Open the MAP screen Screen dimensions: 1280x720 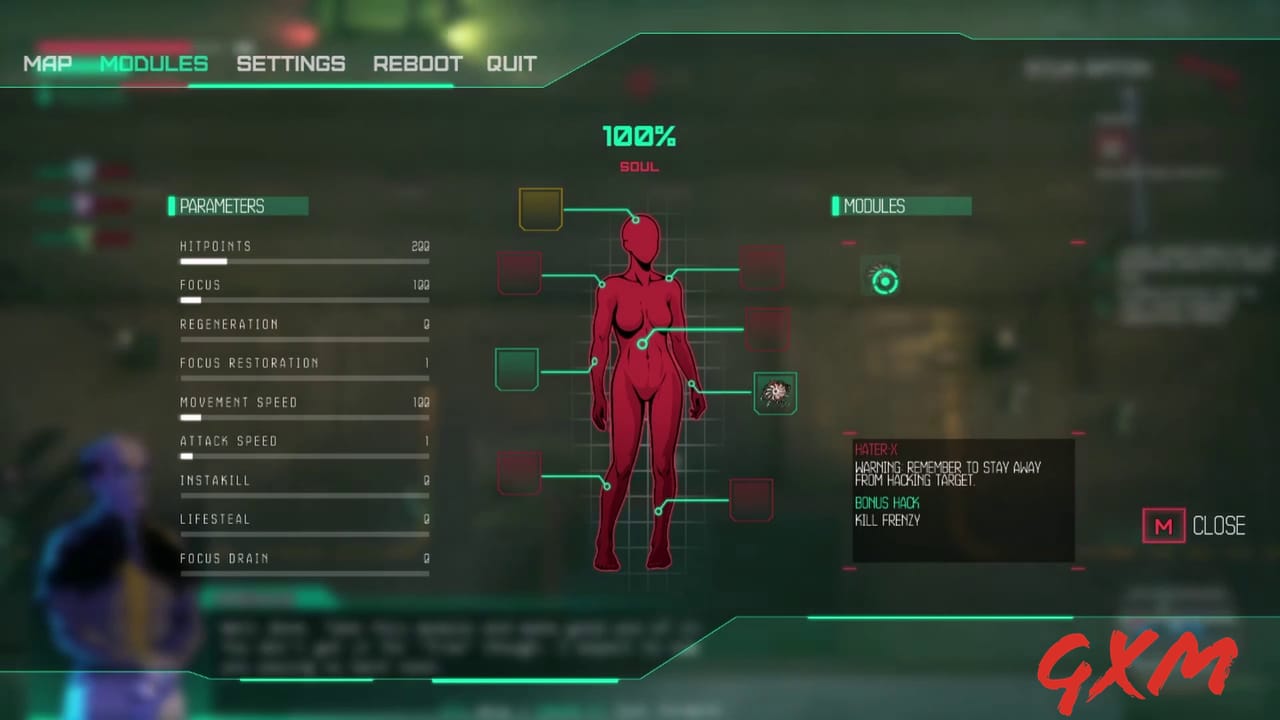pos(47,63)
